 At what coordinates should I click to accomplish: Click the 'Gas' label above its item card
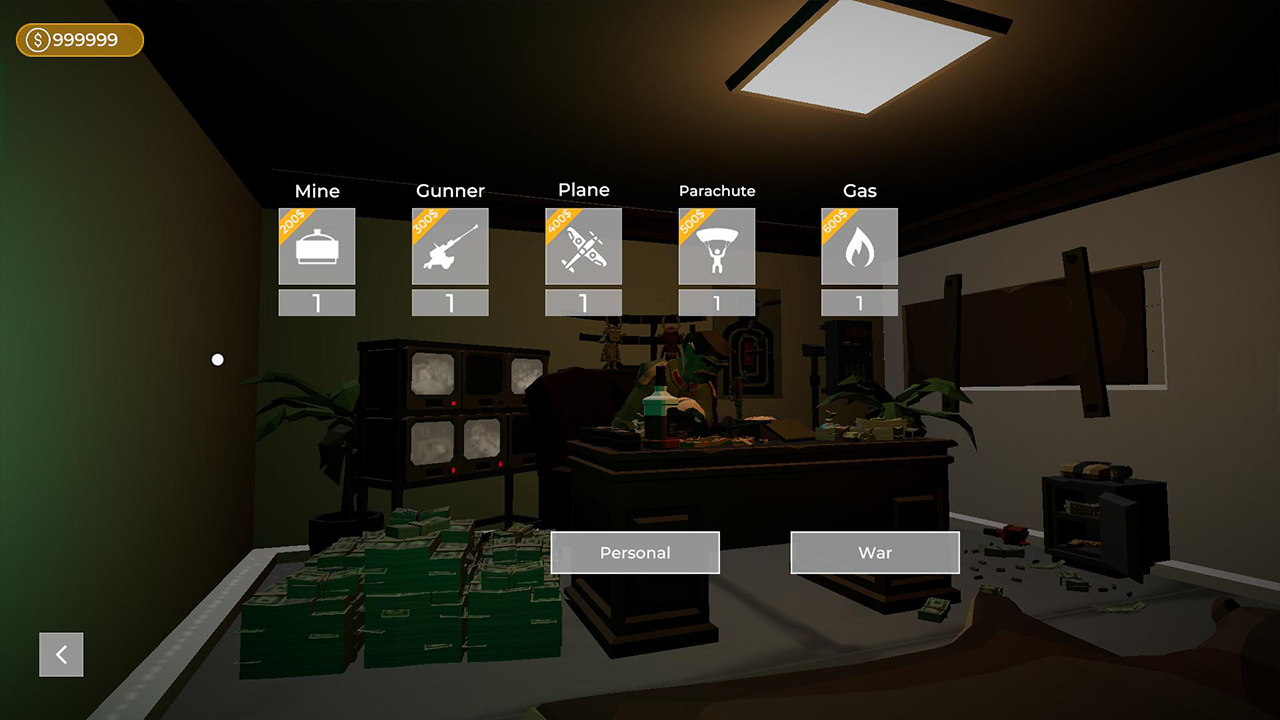860,190
